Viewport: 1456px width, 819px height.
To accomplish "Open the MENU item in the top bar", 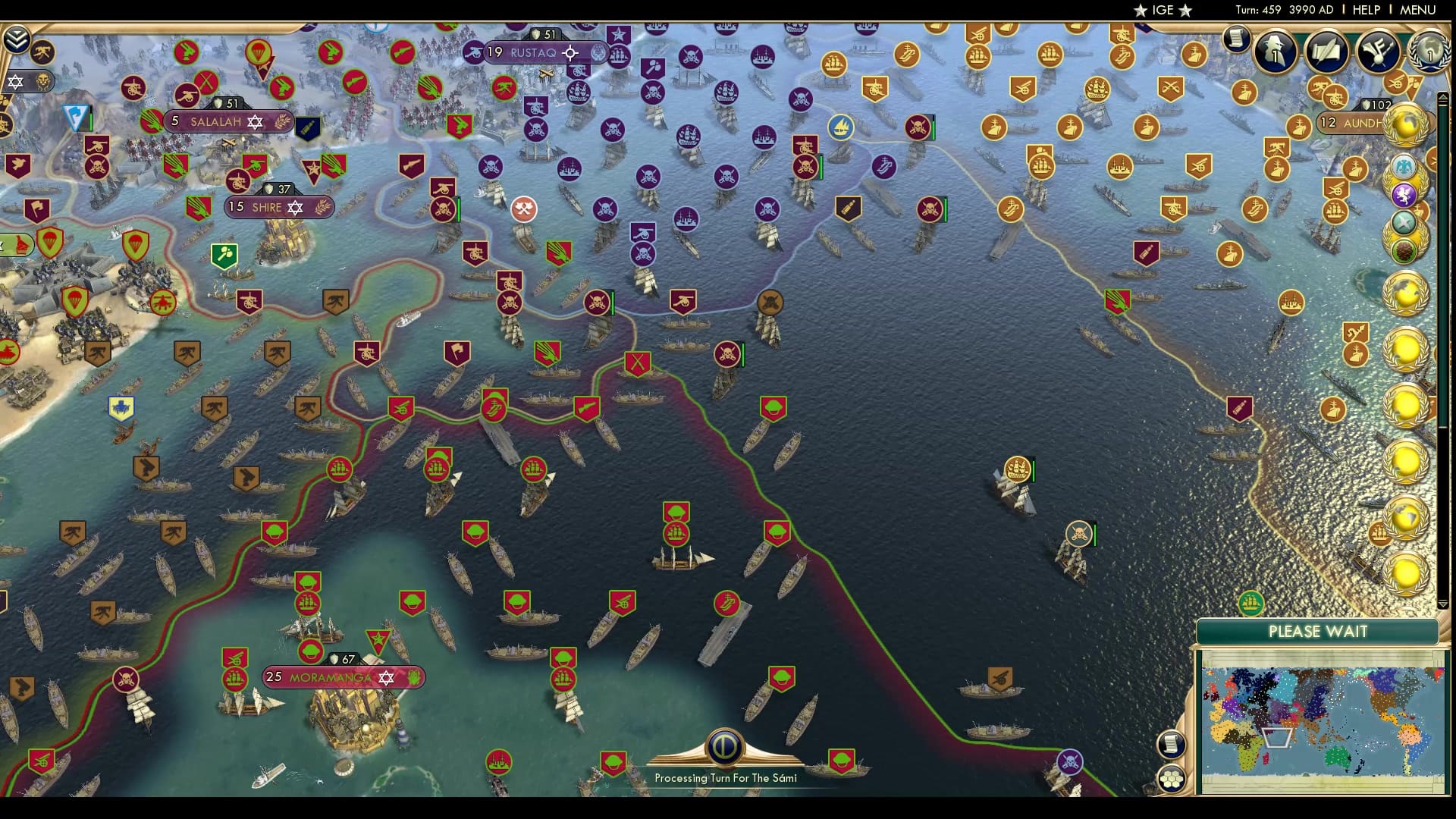I will coord(1417,11).
